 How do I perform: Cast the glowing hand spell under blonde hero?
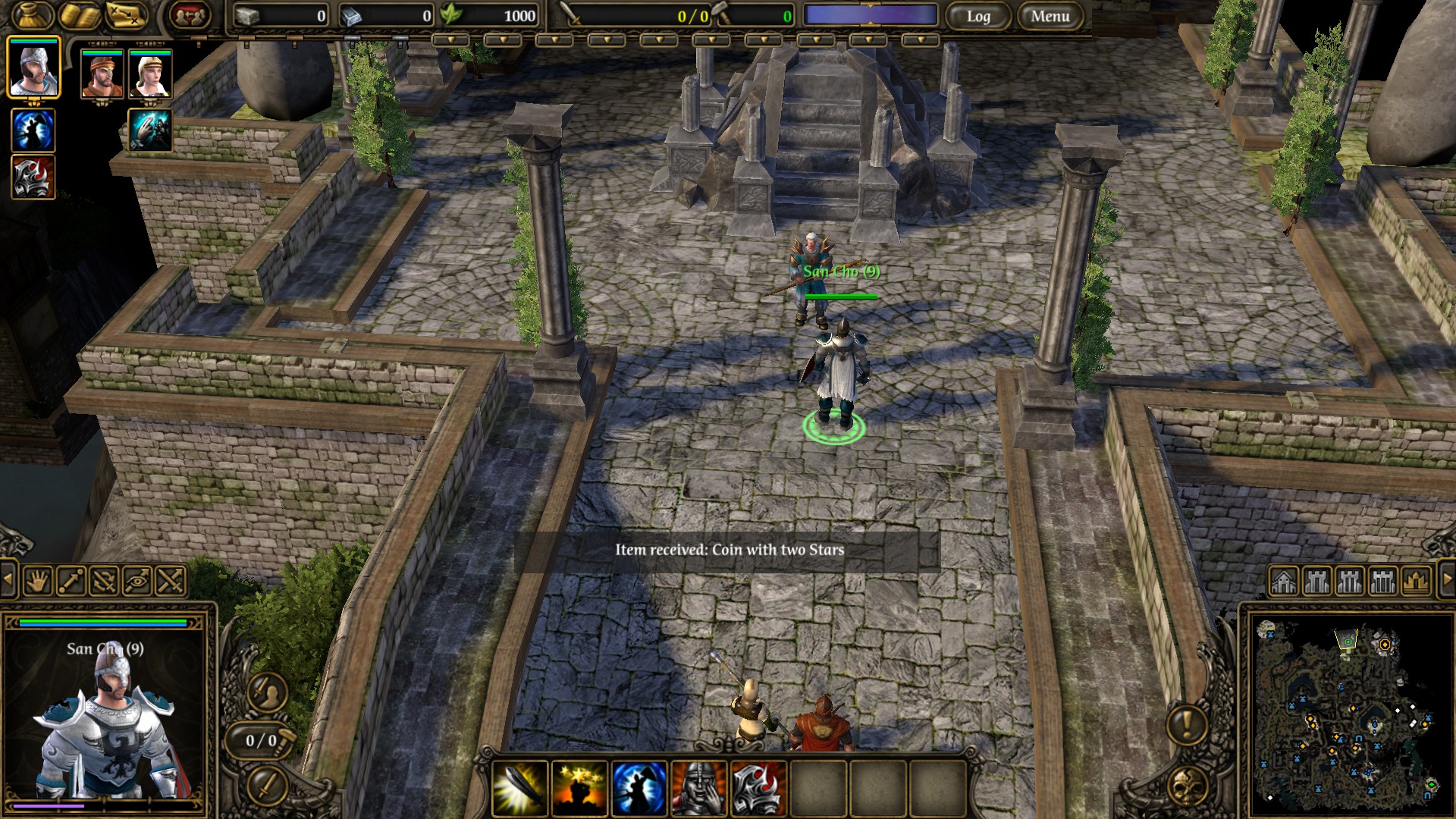pyautogui.click(x=150, y=130)
